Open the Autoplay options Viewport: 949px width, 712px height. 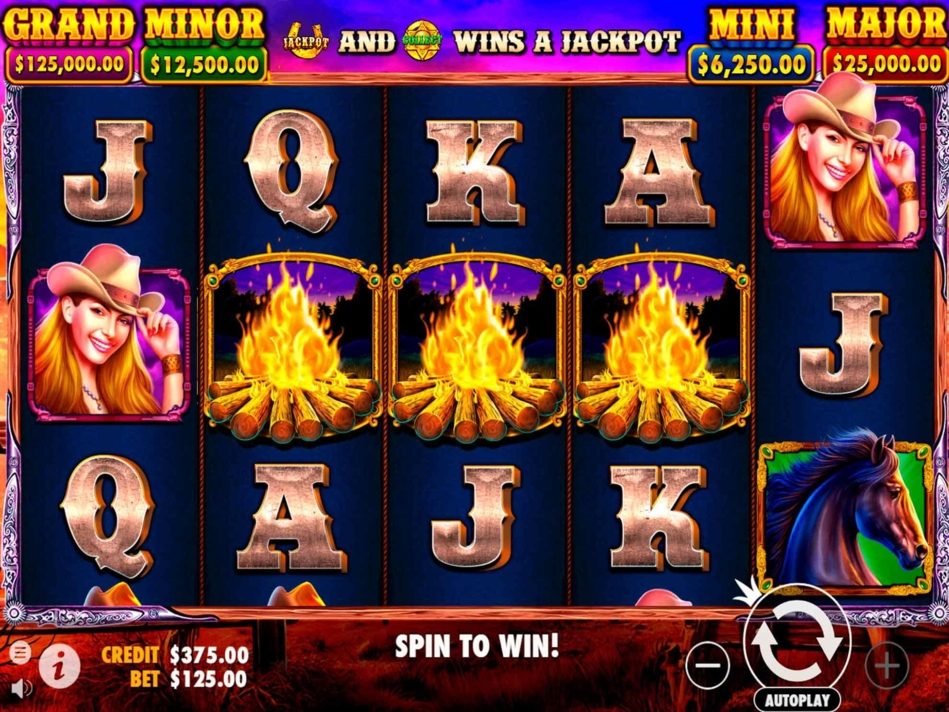pyautogui.click(x=796, y=698)
